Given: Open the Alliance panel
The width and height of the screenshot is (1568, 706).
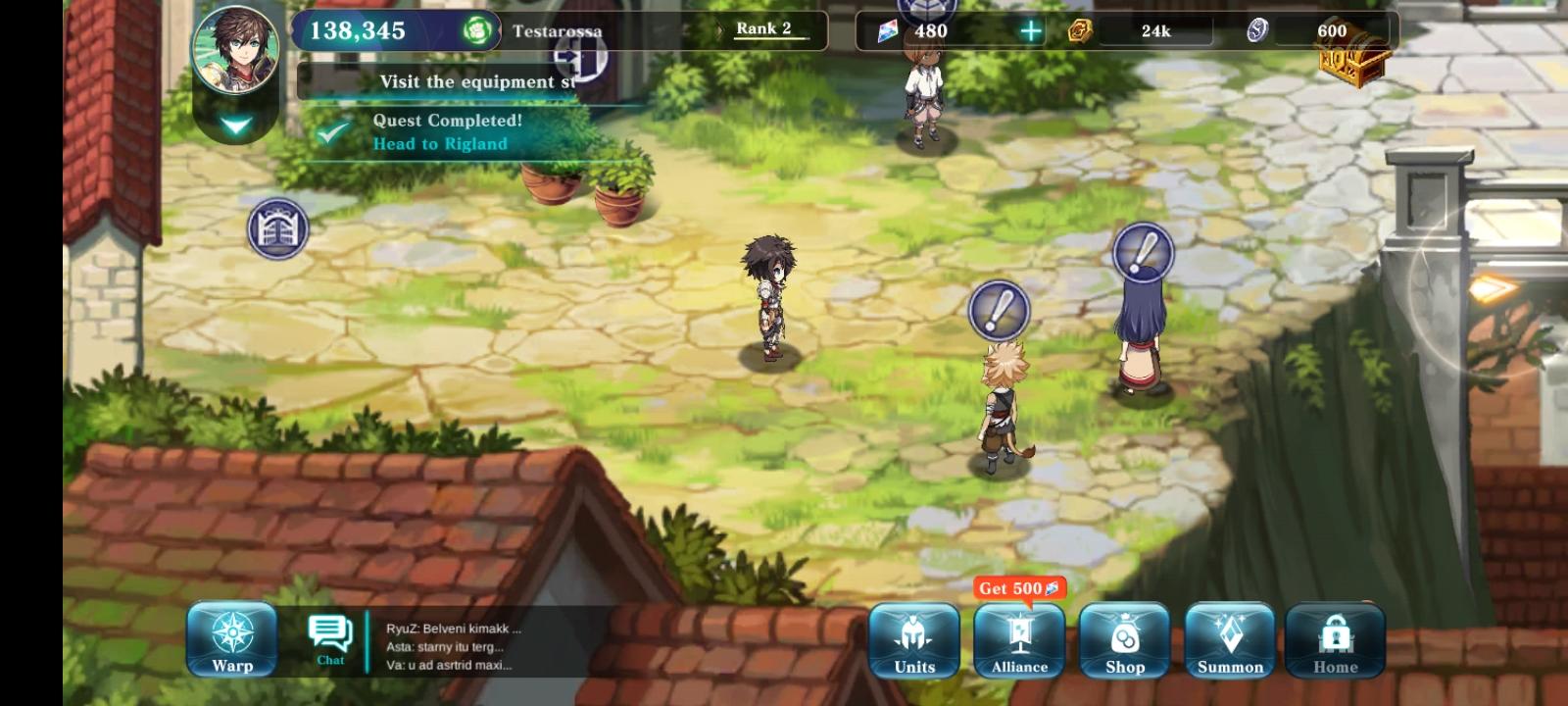Looking at the screenshot, I should pyautogui.click(x=1019, y=641).
